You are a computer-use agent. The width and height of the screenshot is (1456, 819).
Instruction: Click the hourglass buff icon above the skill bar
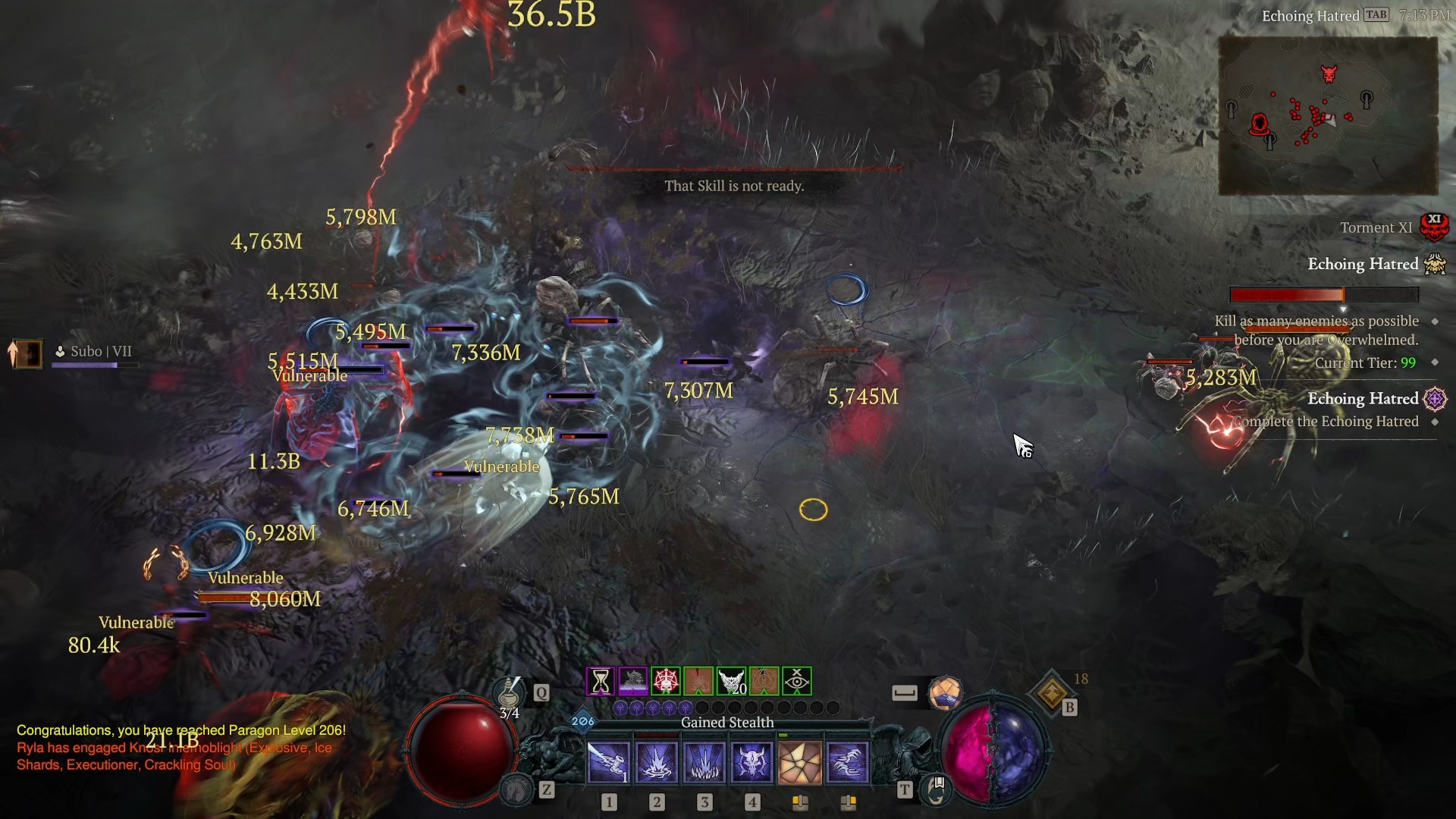coord(601,682)
